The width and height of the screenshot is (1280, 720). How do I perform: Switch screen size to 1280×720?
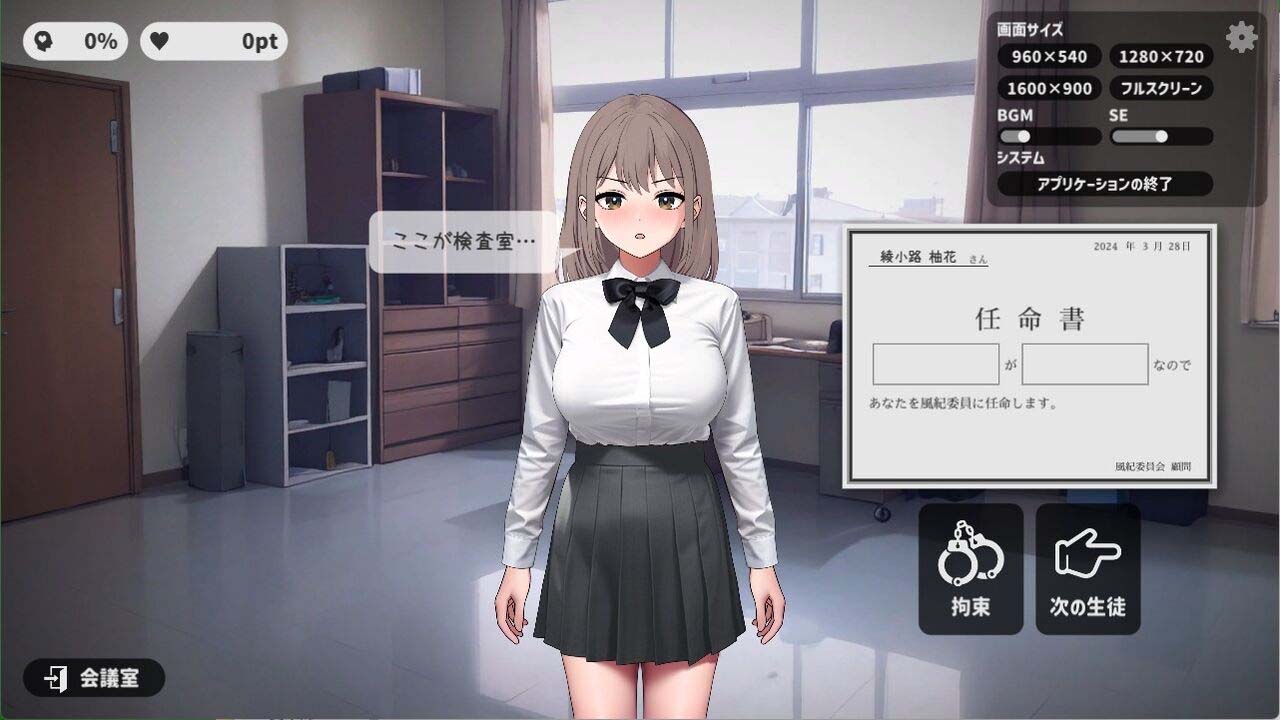coord(1159,57)
